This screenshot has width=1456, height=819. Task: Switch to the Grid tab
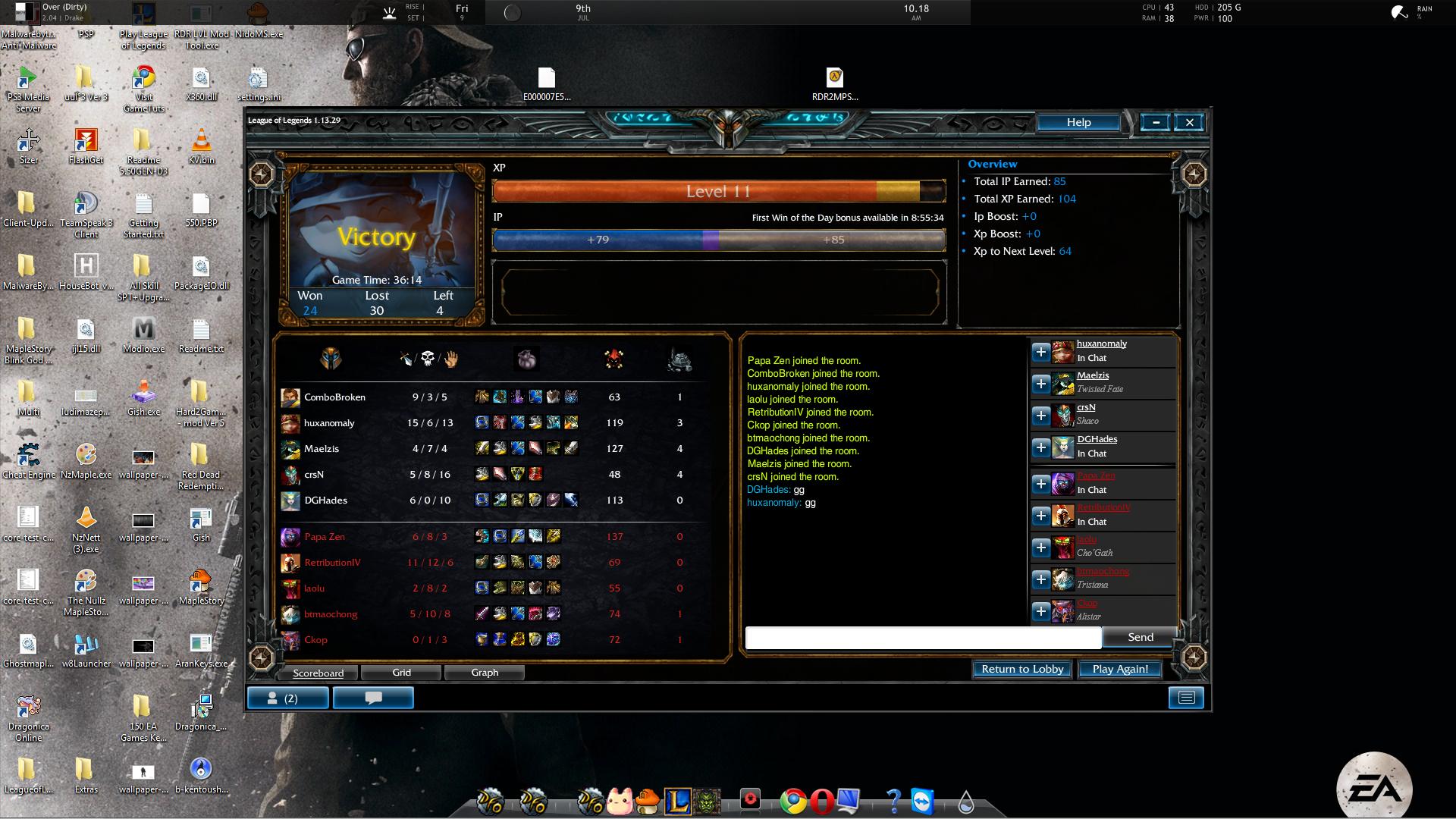click(401, 673)
